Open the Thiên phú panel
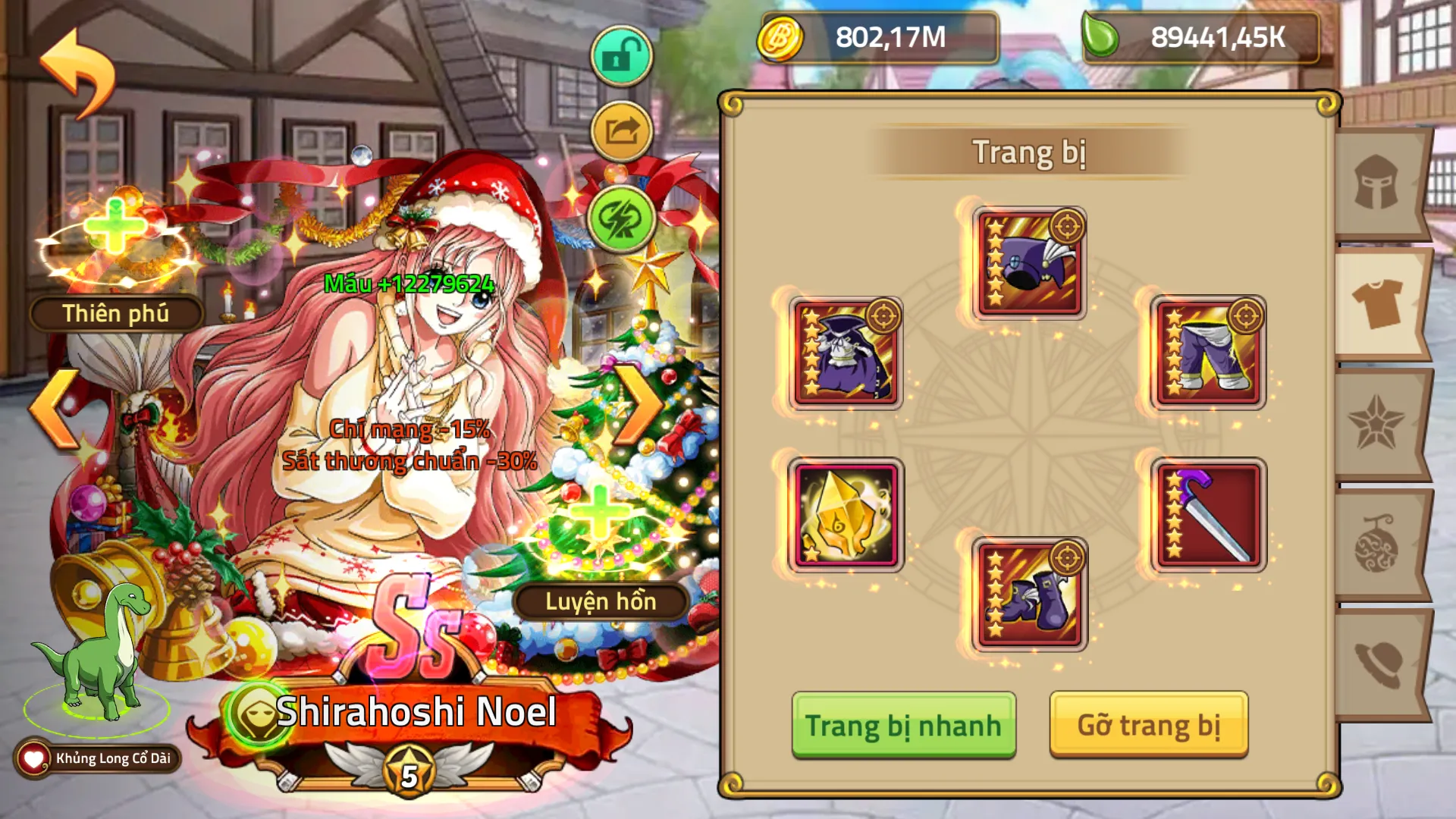1456x819 pixels. click(115, 312)
